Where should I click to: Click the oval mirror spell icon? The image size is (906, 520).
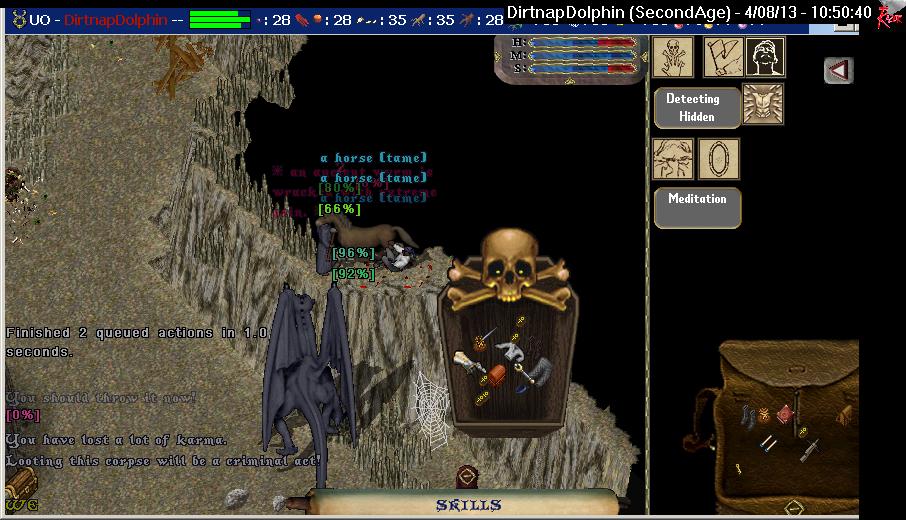point(719,159)
